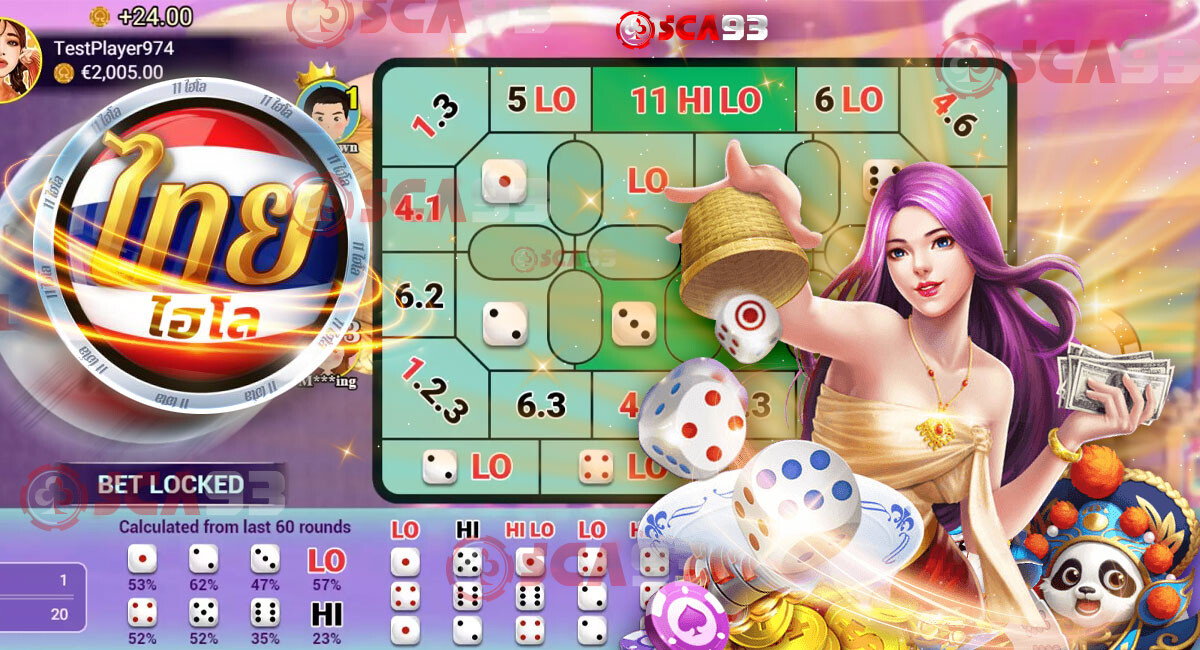The image size is (1200, 650).
Task: Place a bet on the 6.3 tile
Action: [541, 404]
